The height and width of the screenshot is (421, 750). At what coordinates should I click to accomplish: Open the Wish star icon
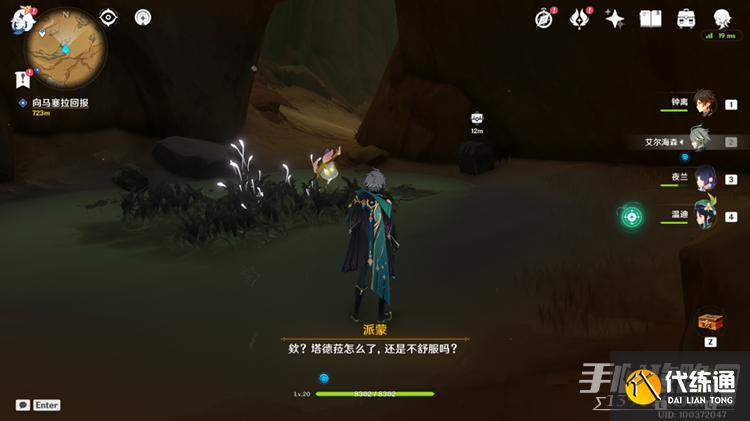[x=615, y=19]
